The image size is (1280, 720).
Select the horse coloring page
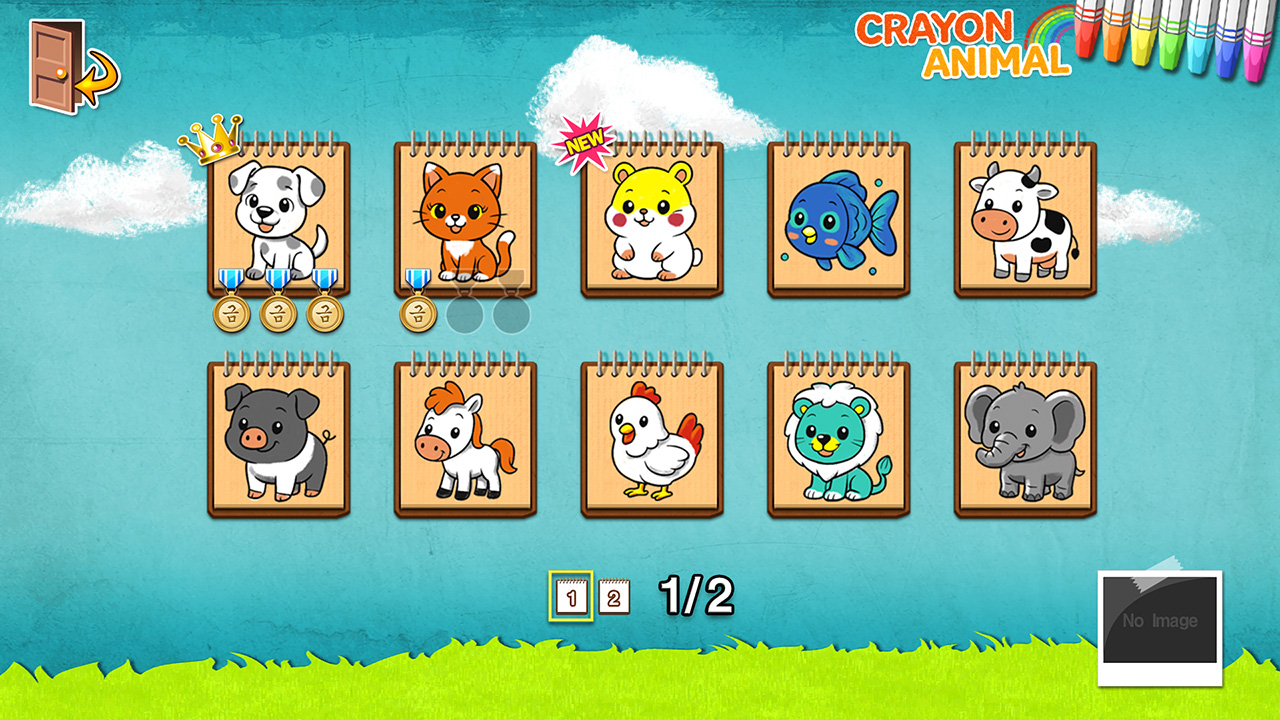(x=465, y=437)
